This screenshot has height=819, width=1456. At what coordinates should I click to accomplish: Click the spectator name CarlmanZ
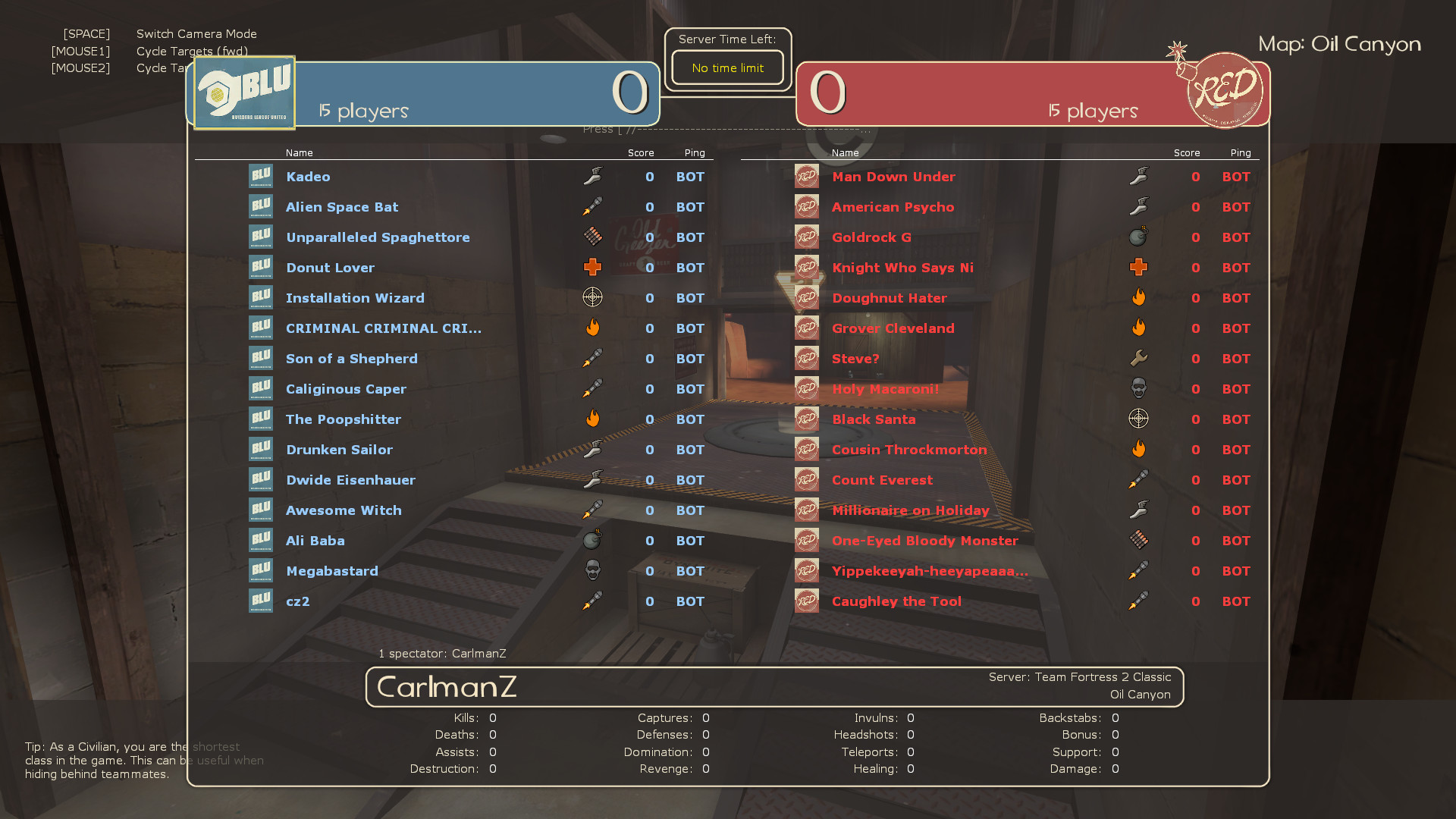(479, 653)
